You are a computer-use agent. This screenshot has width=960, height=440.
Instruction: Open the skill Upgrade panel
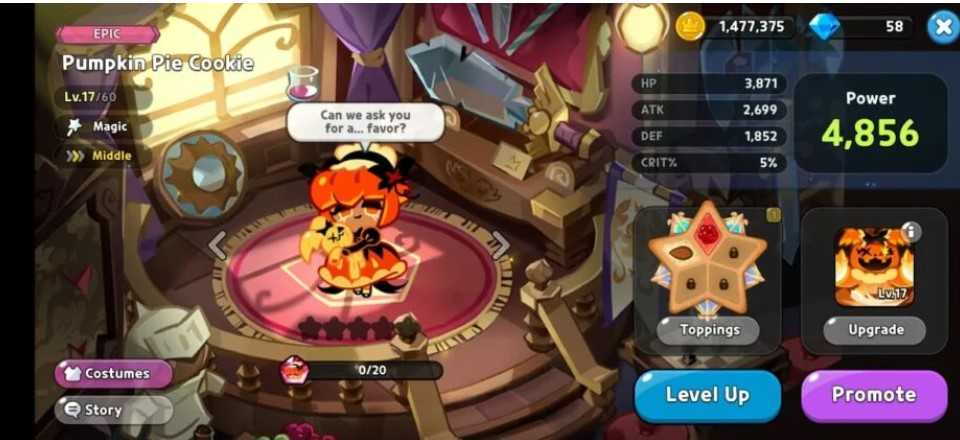click(875, 329)
